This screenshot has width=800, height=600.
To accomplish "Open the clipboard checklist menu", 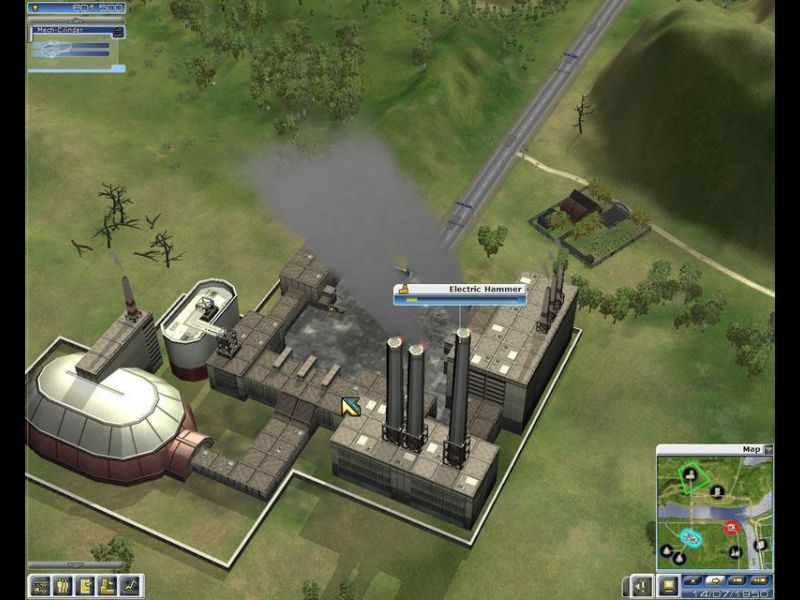I will [x=85, y=586].
